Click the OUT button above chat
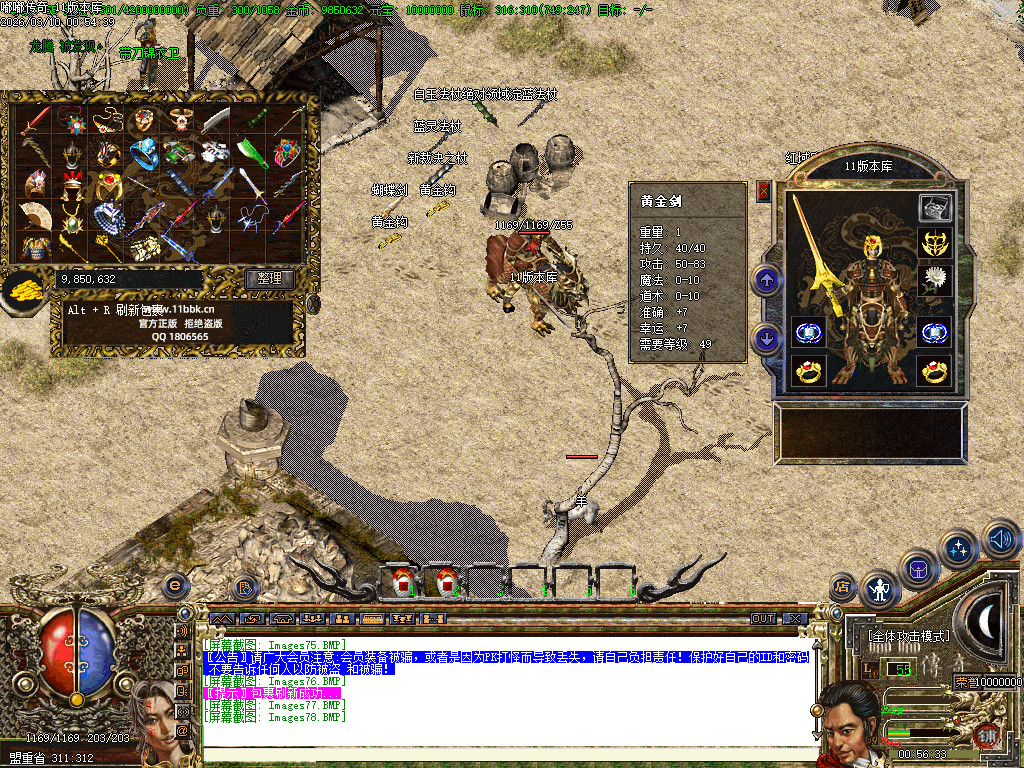 pyautogui.click(x=763, y=619)
